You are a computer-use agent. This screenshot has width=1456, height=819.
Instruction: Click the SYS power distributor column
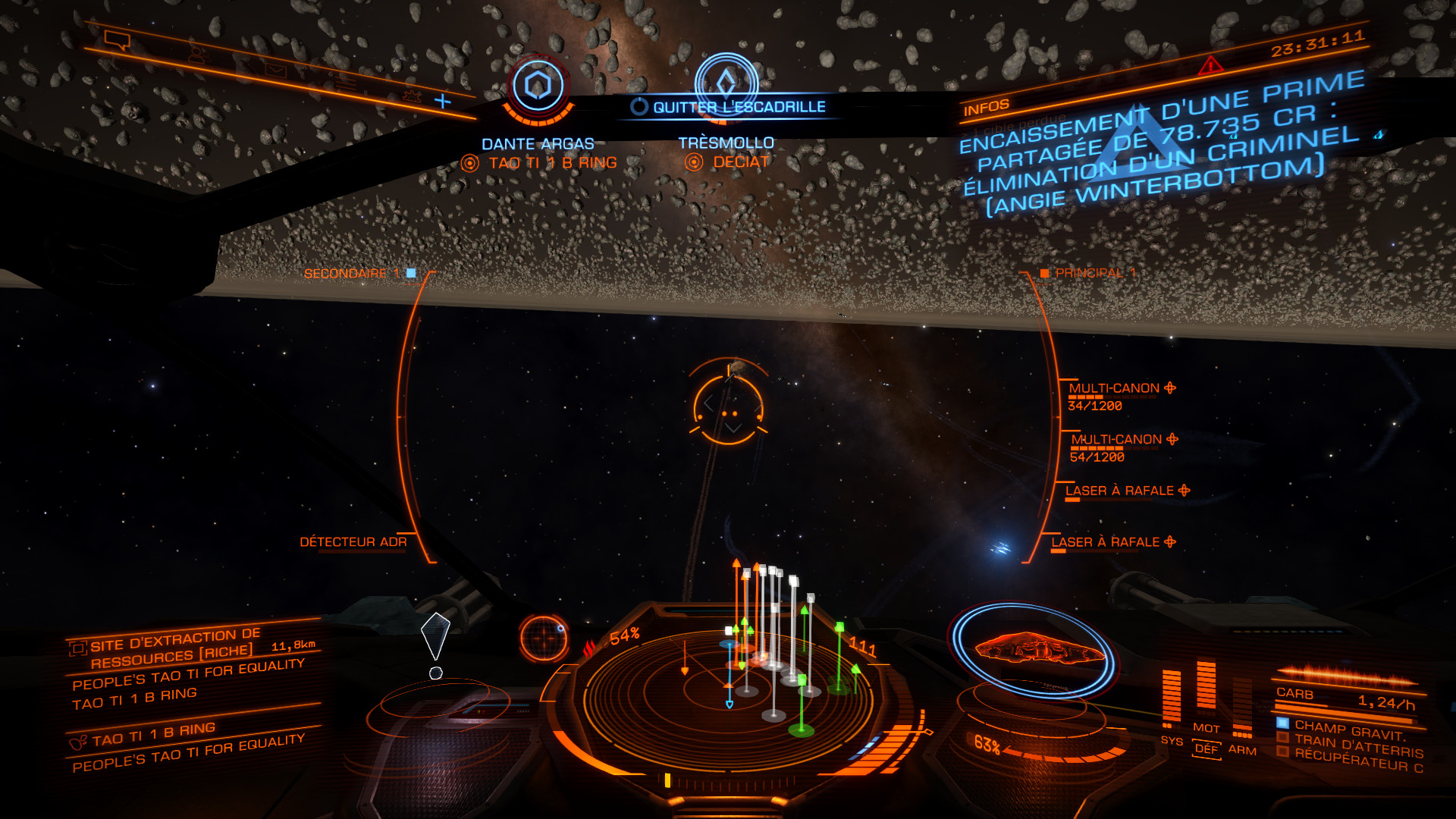[1171, 698]
